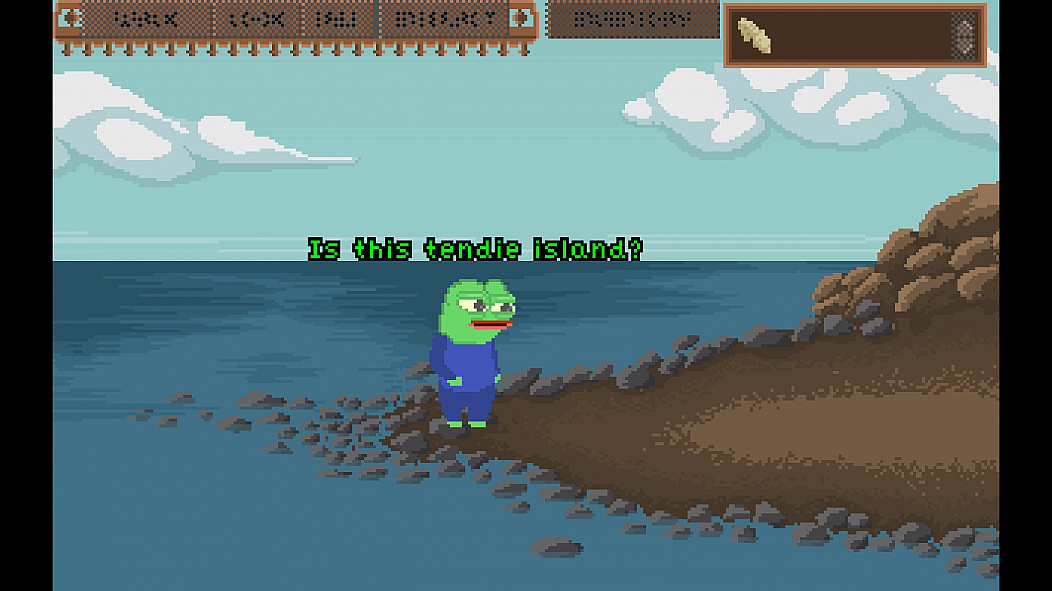The image size is (1052, 591).
Task: Activate the Interact verb button
Action: (x=443, y=19)
